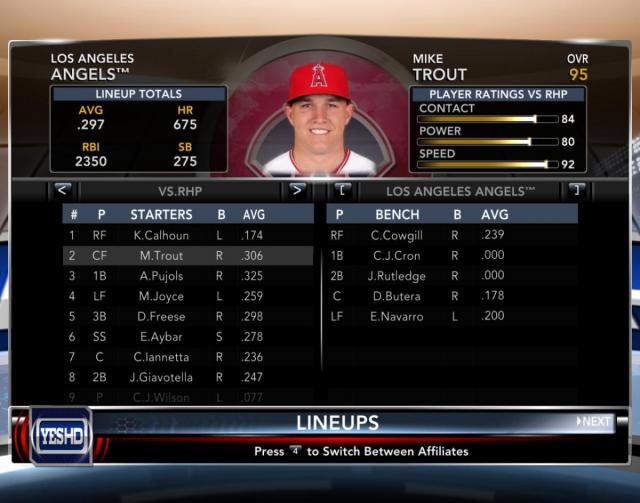Pick bench catcher D.Butera
Image resolution: width=640 pixels, height=503 pixels.
[x=396, y=296]
